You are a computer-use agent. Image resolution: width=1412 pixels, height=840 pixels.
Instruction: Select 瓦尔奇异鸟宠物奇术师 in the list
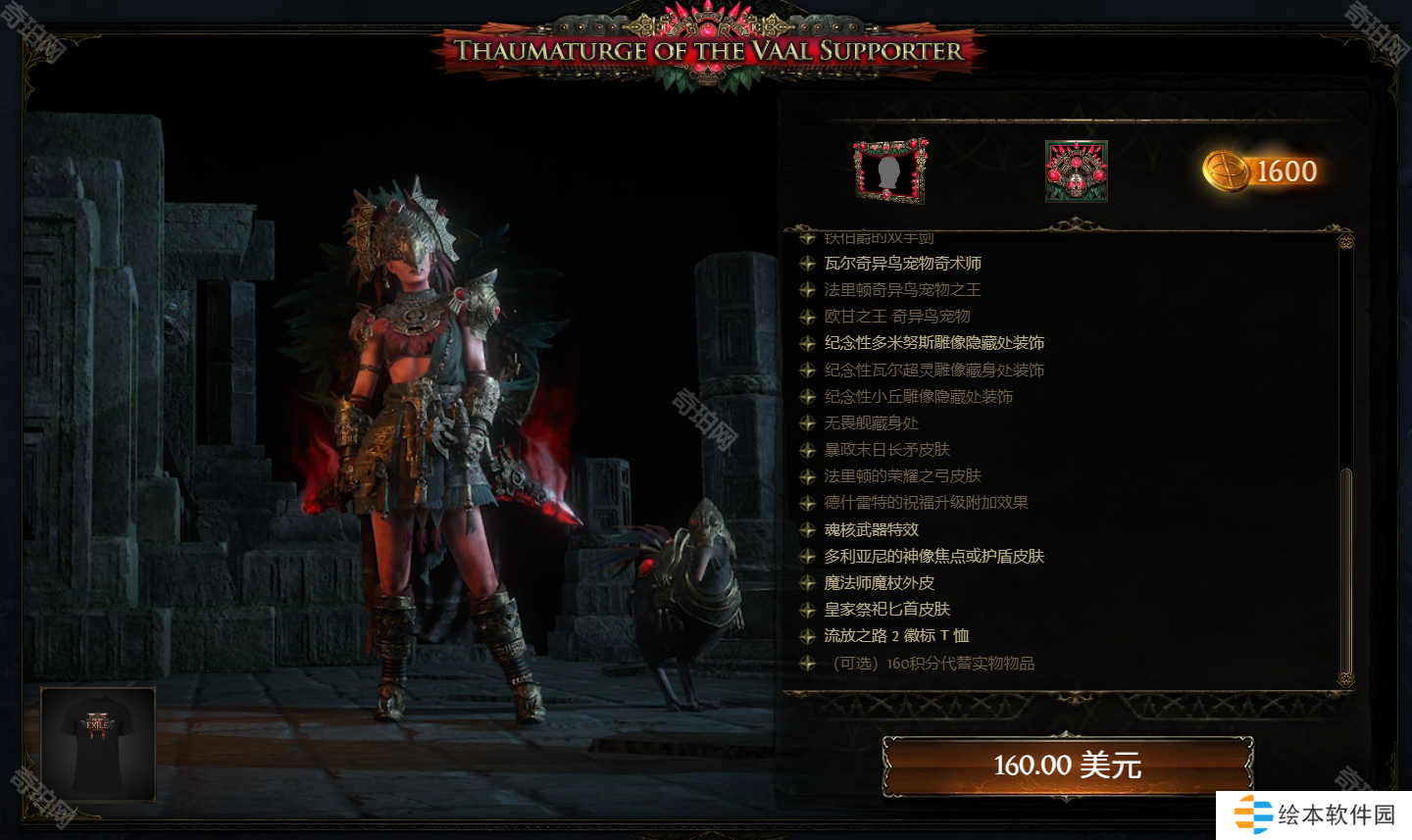coord(902,264)
